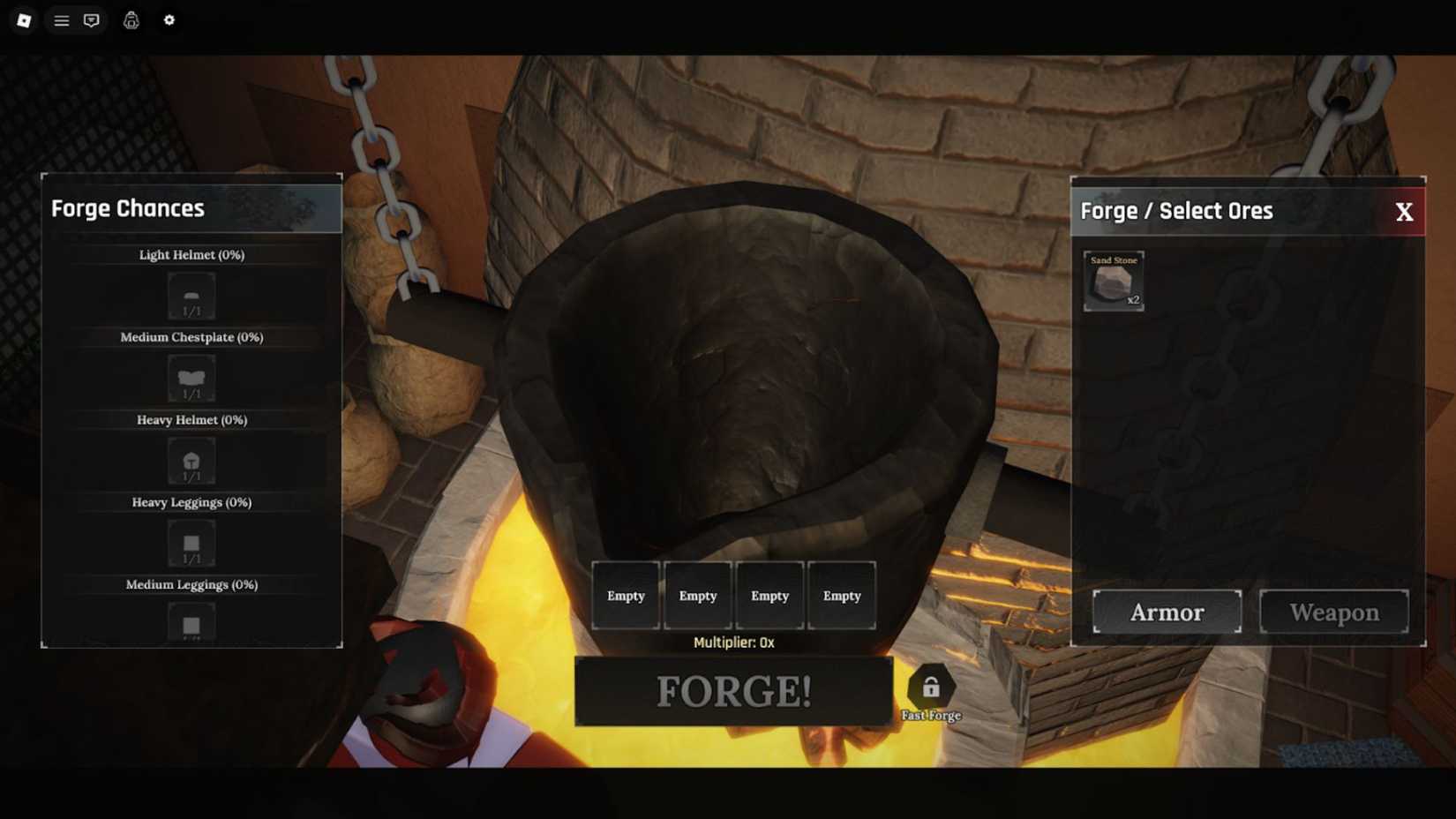Open the settings gear icon
Screen dimensions: 1456x819
(169, 19)
